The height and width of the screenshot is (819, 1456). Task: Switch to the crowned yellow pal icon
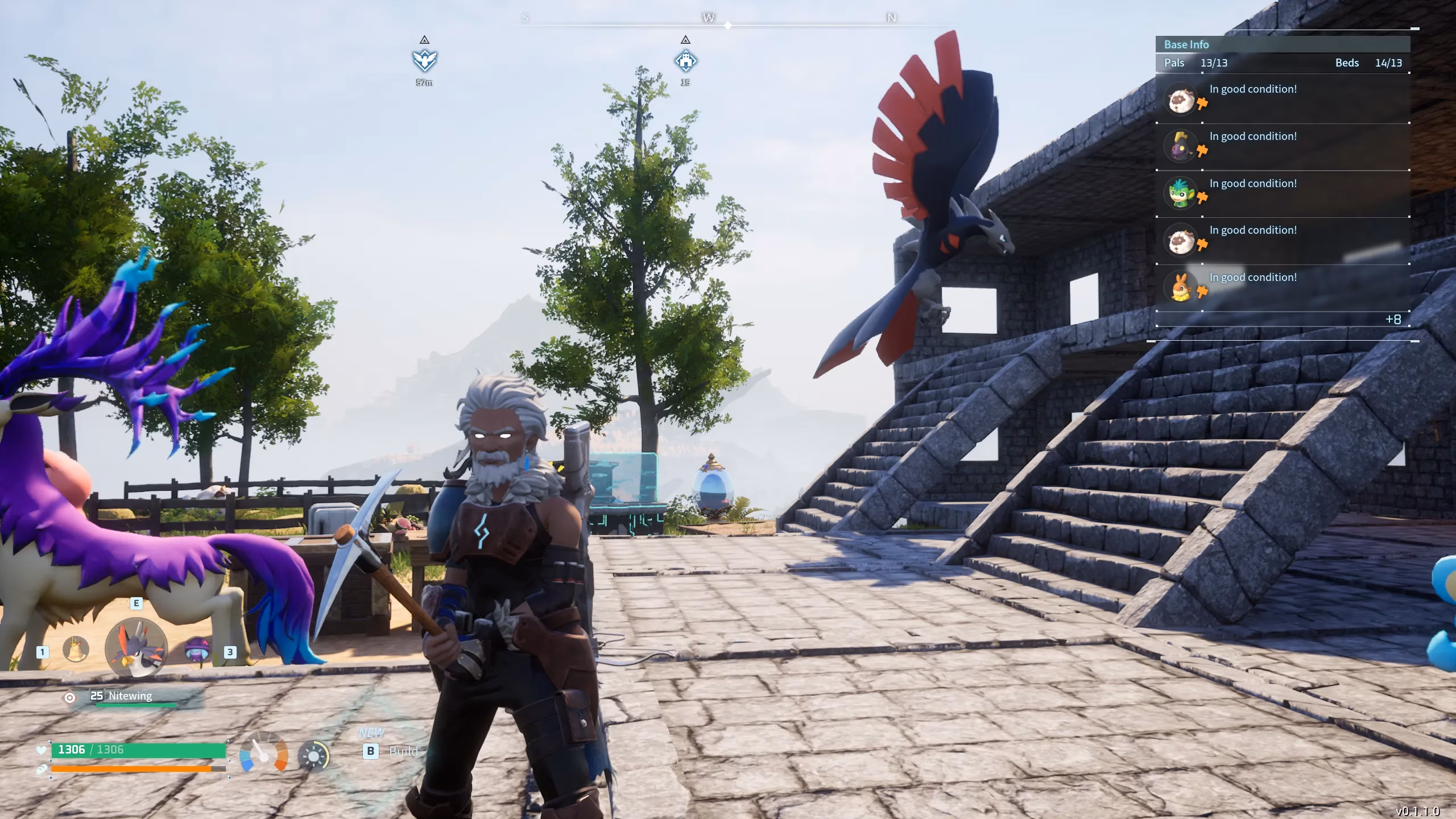(x=76, y=650)
